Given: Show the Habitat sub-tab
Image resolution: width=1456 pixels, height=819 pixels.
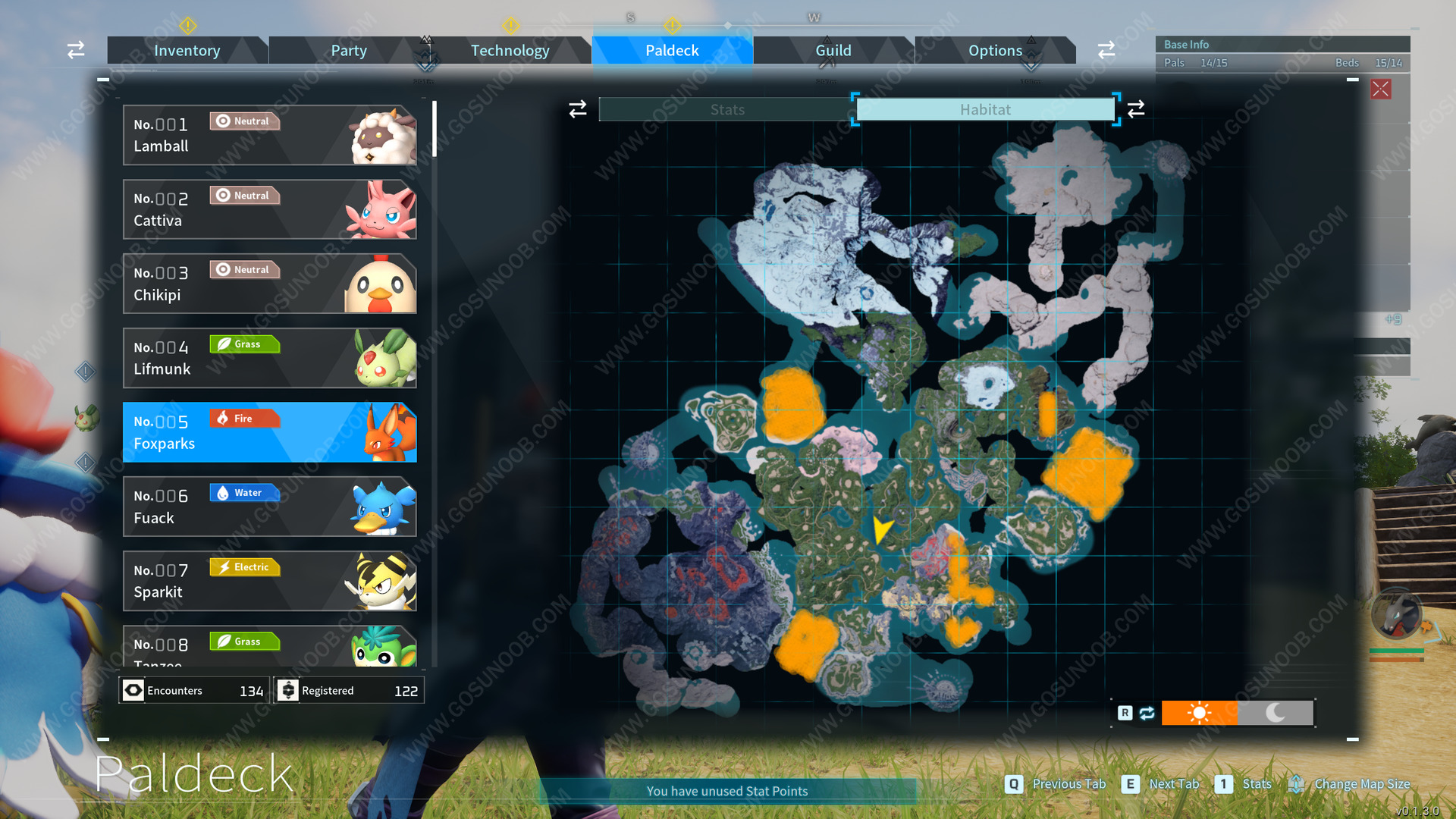Looking at the screenshot, I should click(x=984, y=110).
